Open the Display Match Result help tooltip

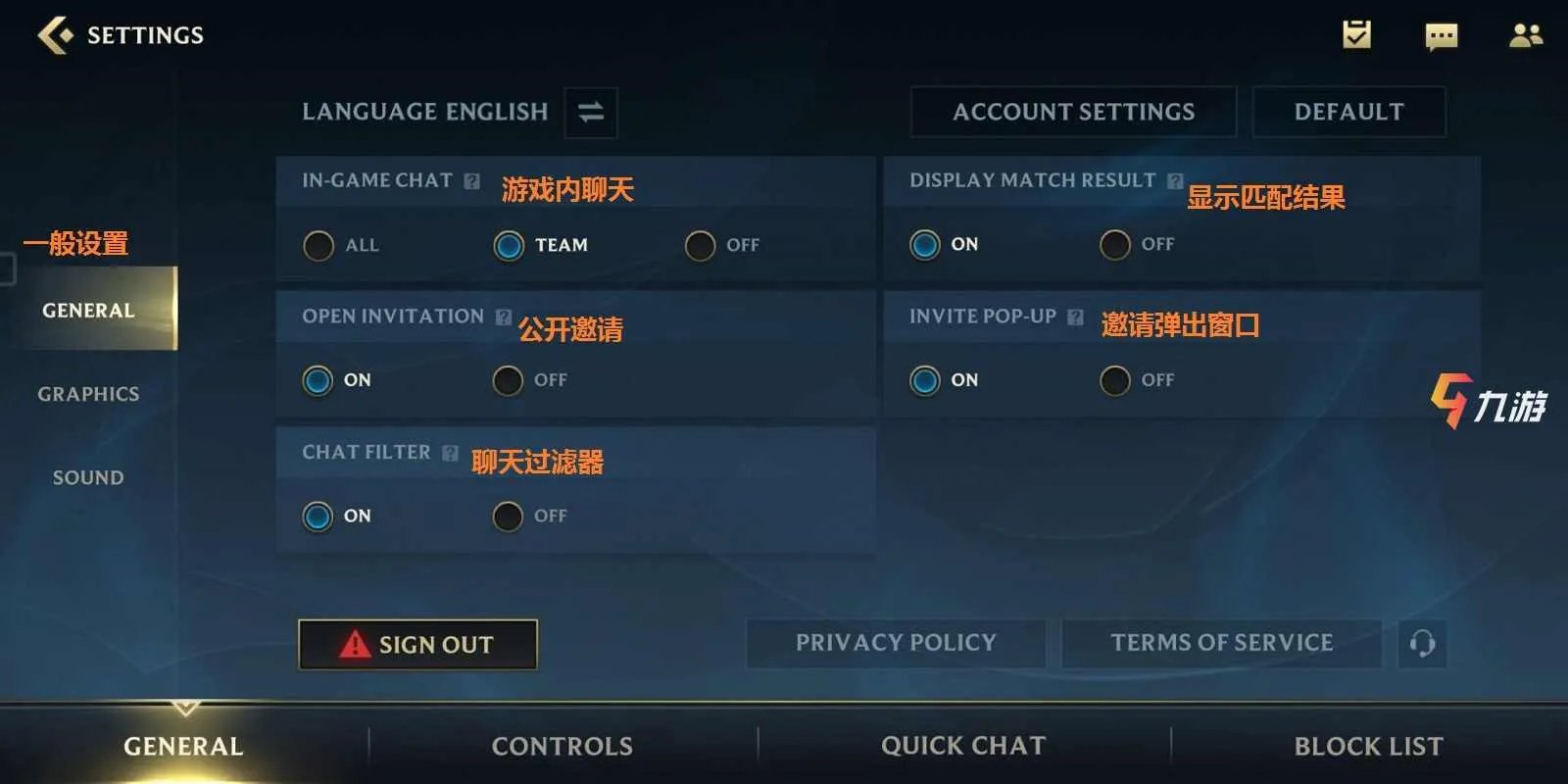click(x=1175, y=179)
